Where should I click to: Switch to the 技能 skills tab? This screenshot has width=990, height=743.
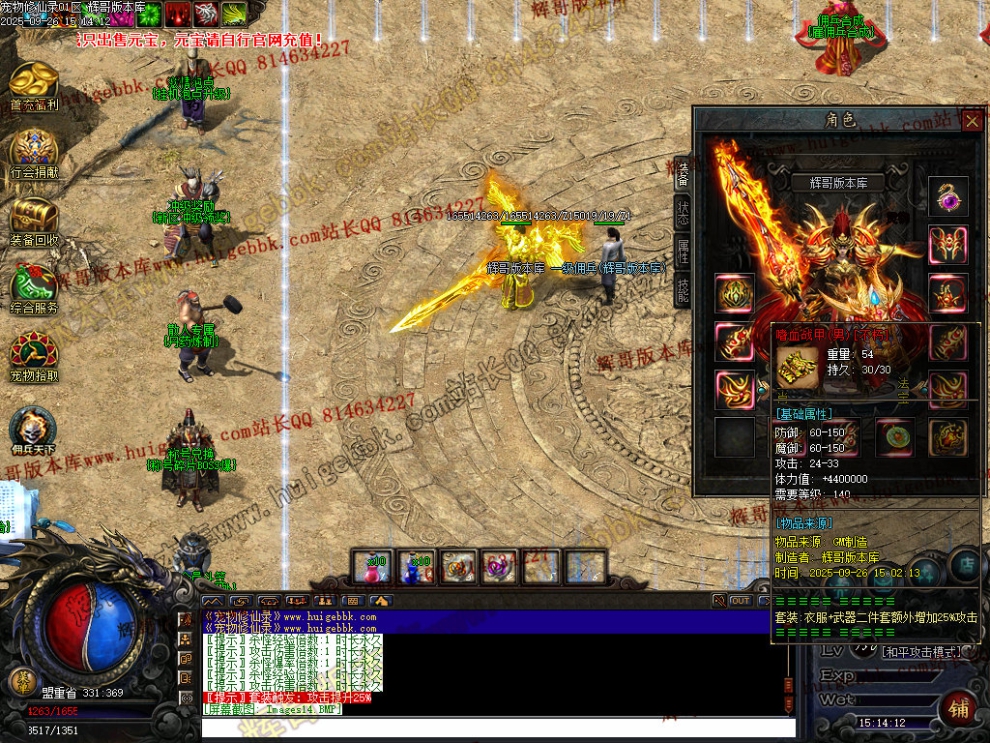(x=683, y=290)
